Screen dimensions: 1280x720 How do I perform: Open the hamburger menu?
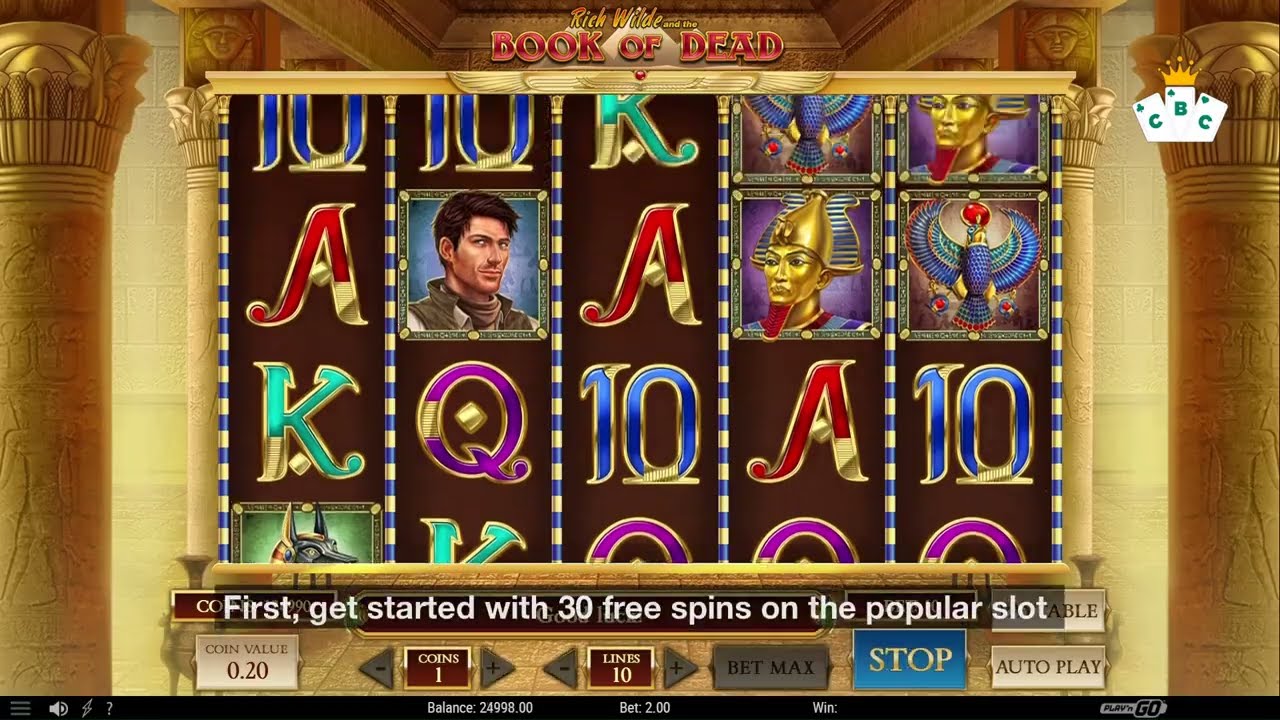click(x=20, y=708)
